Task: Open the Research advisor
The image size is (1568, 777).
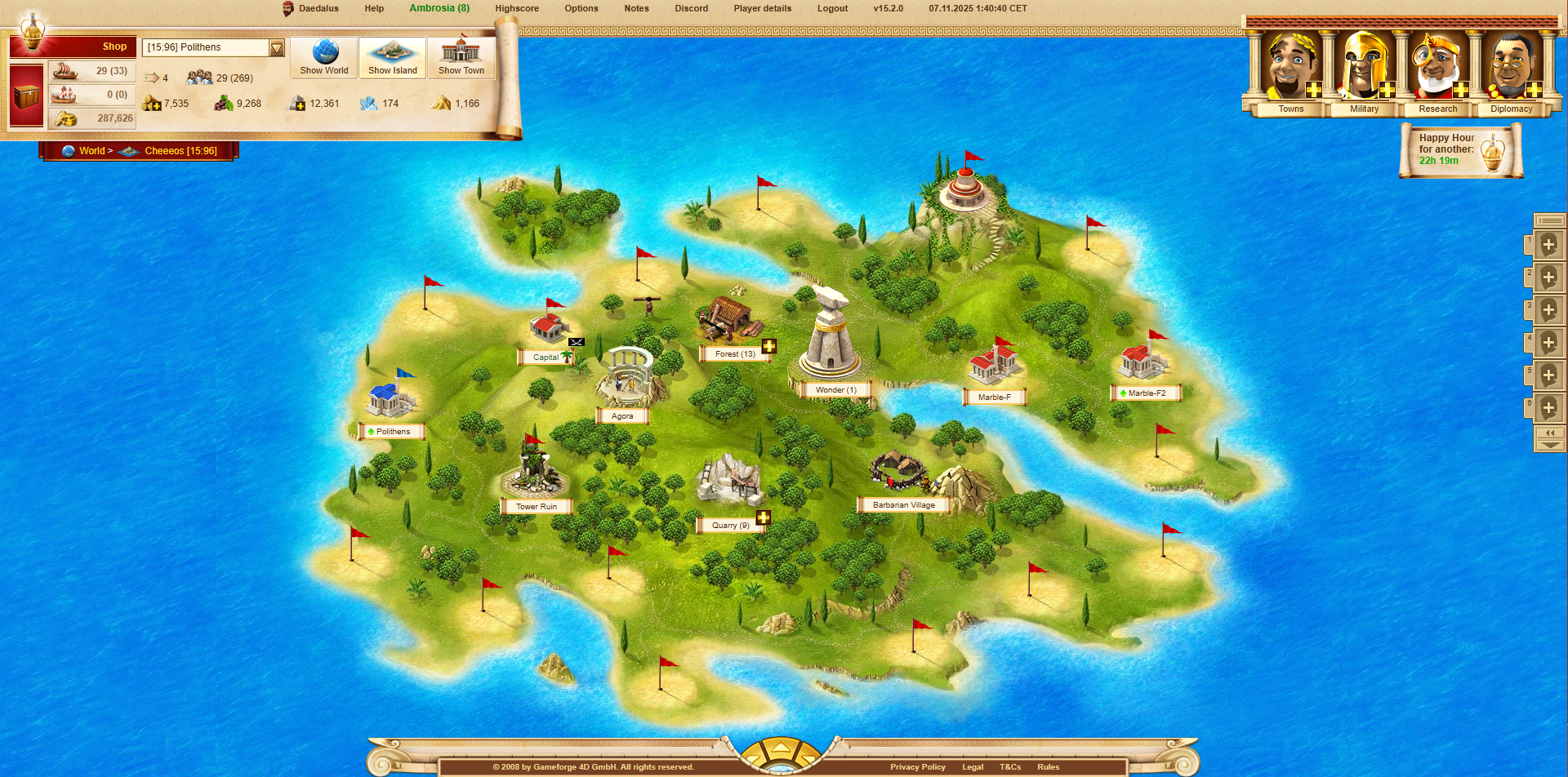Action: click(1437, 73)
